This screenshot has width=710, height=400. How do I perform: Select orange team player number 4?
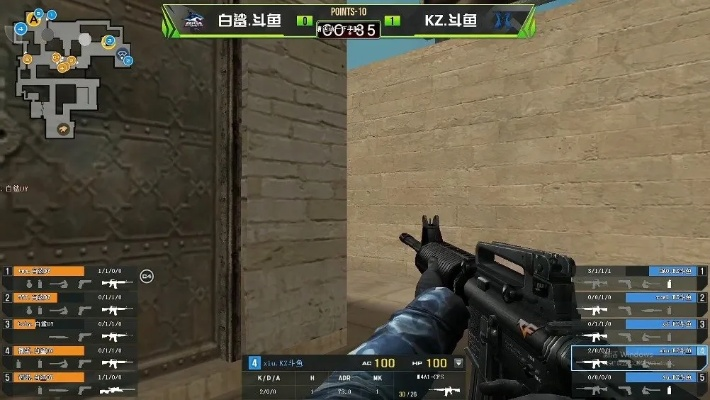pos(47,350)
